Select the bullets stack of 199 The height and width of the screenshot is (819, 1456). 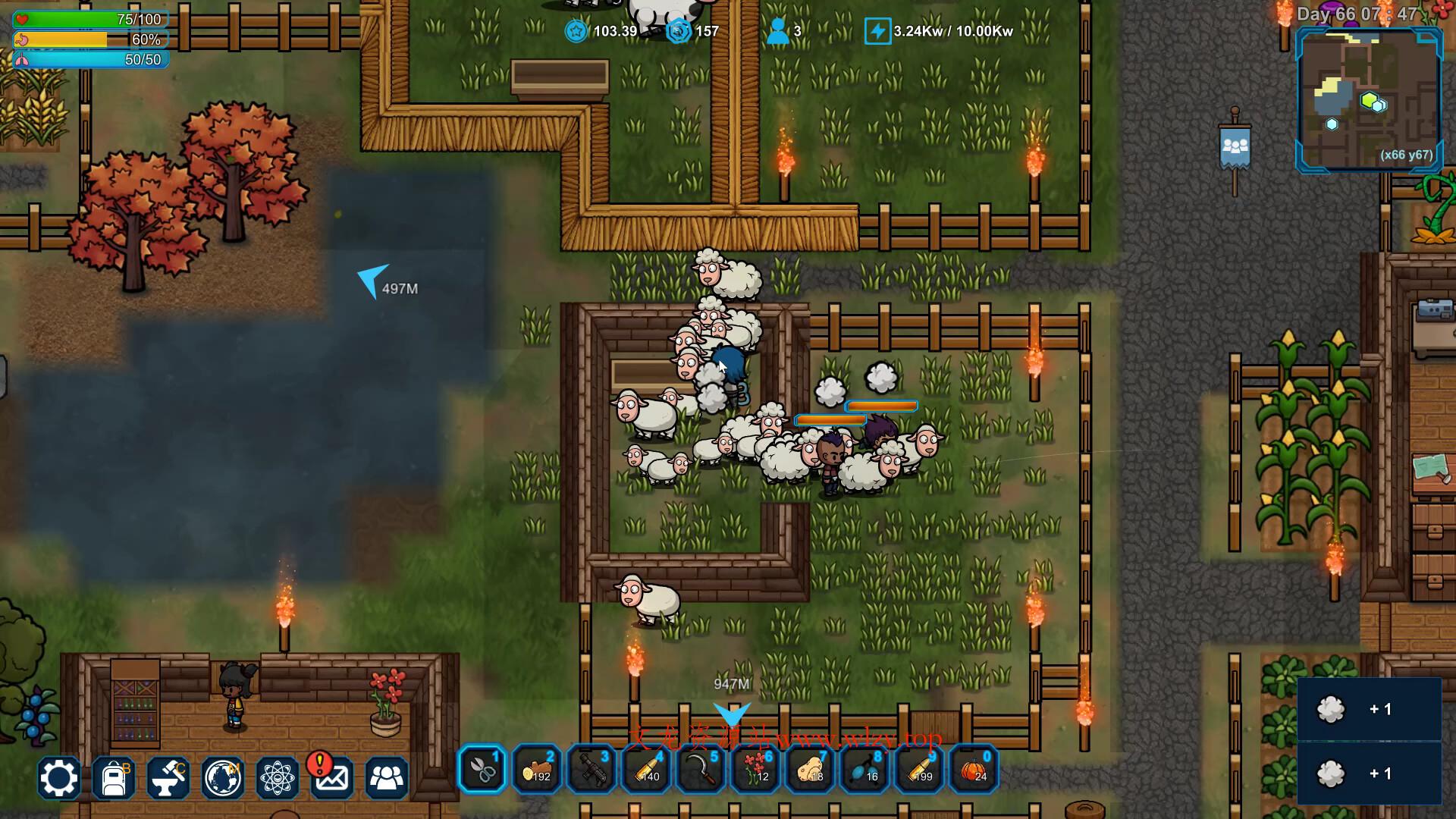[919, 770]
